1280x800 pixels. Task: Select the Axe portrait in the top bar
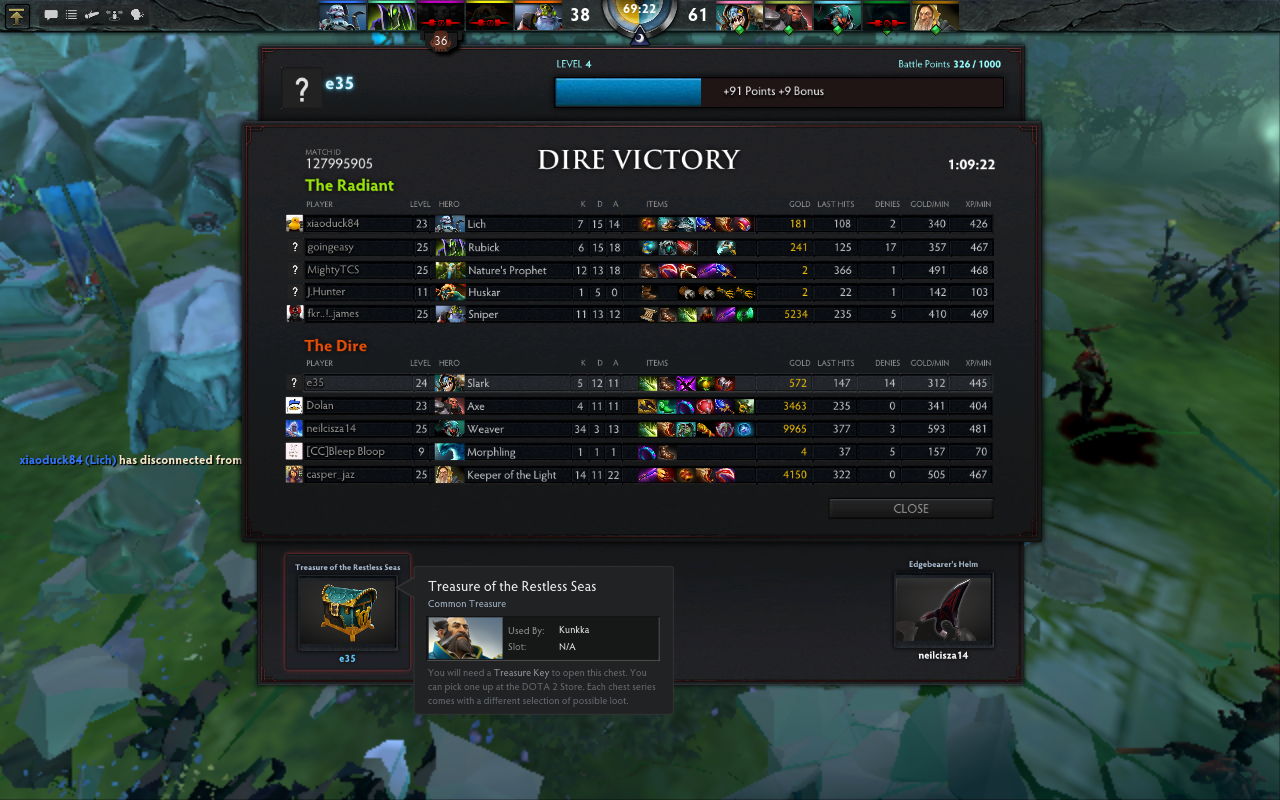click(x=789, y=15)
